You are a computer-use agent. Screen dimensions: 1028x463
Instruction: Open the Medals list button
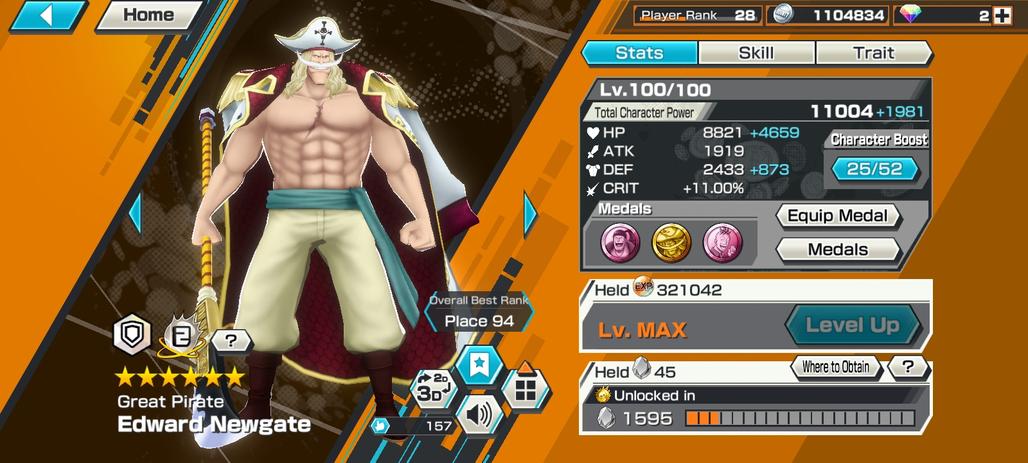[838, 249]
